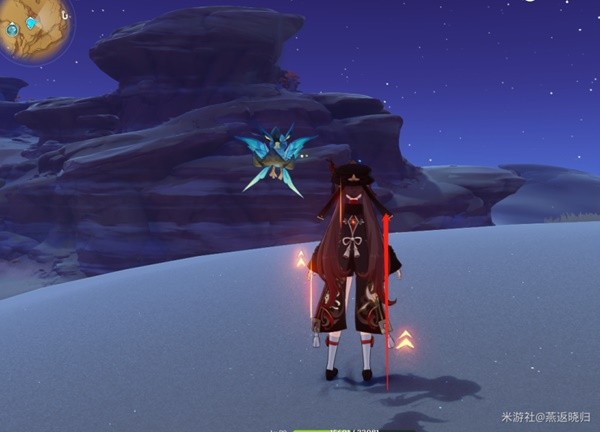Open the circular minimap

click(34, 26)
